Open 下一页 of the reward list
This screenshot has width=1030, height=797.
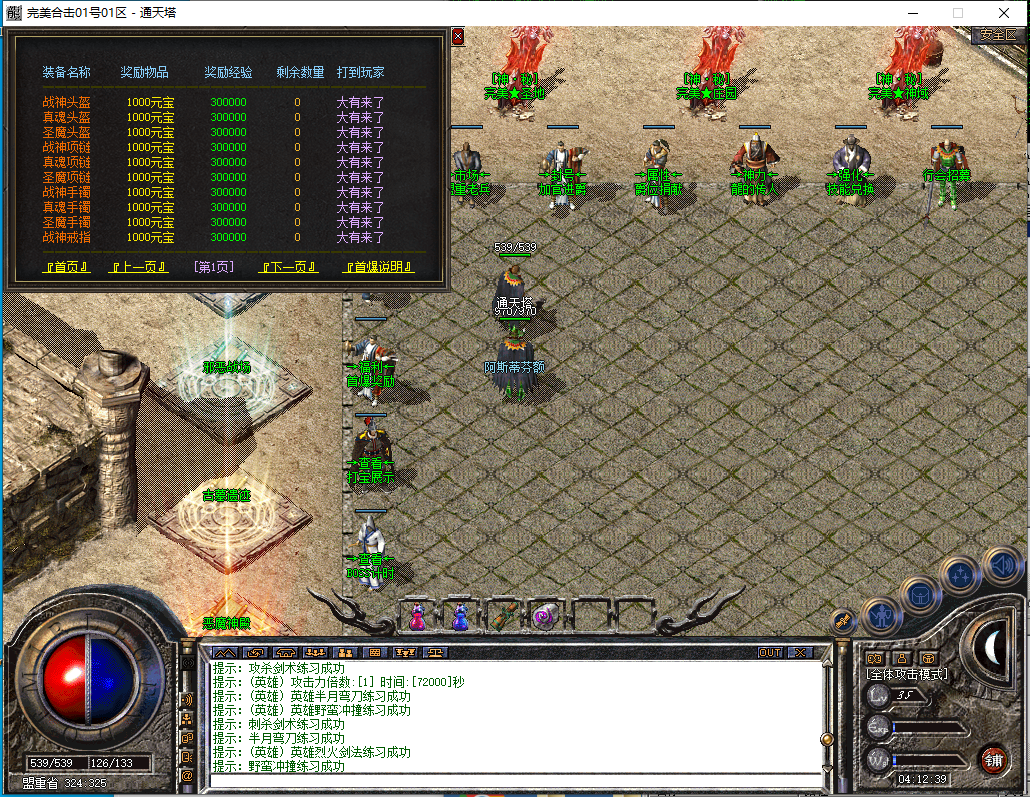[x=288, y=267]
